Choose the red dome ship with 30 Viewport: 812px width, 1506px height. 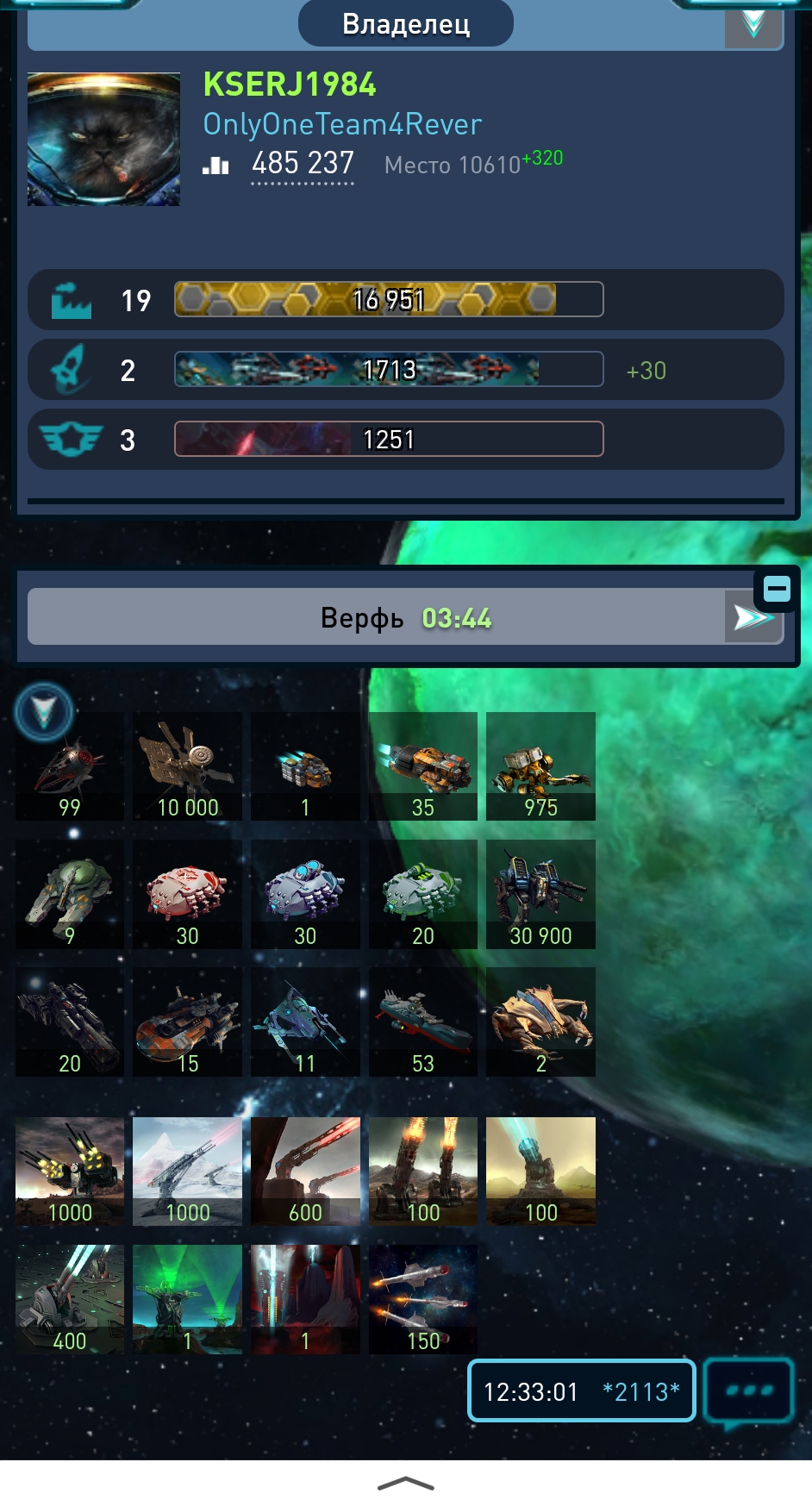coord(188,894)
